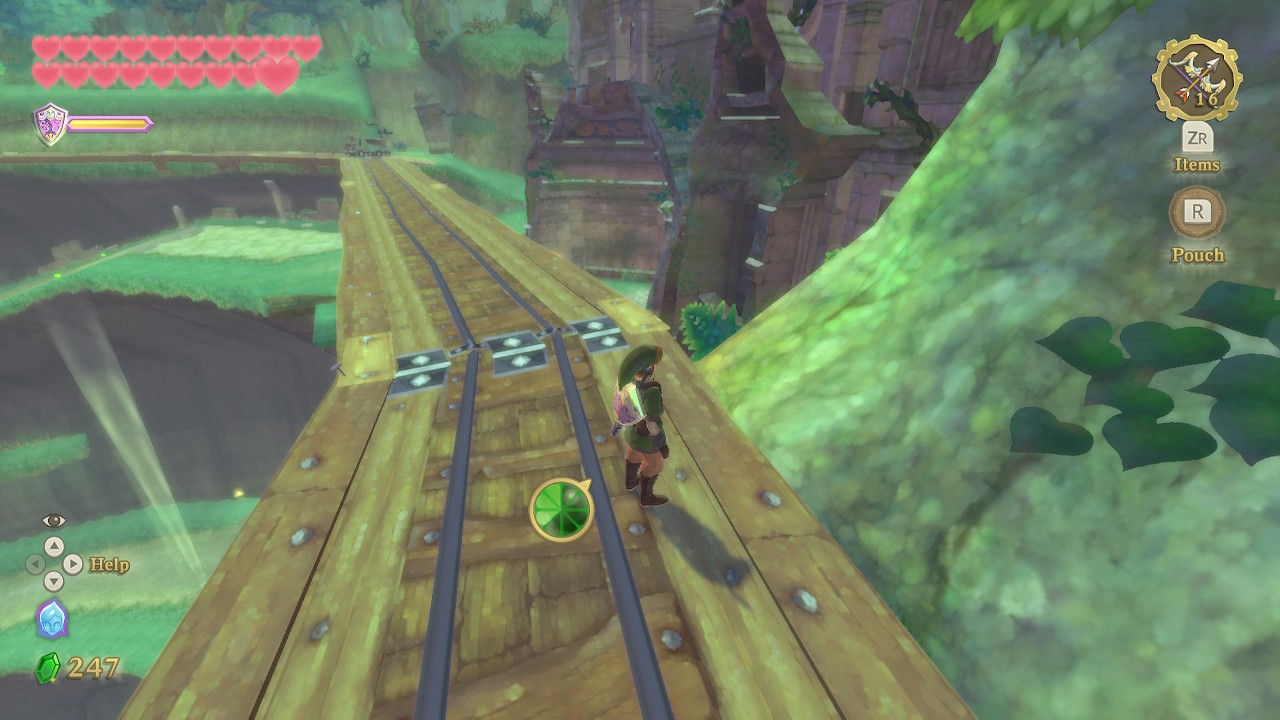1280x720 pixels.
Task: Call Fi using the blue crystal icon
Action: [52, 619]
